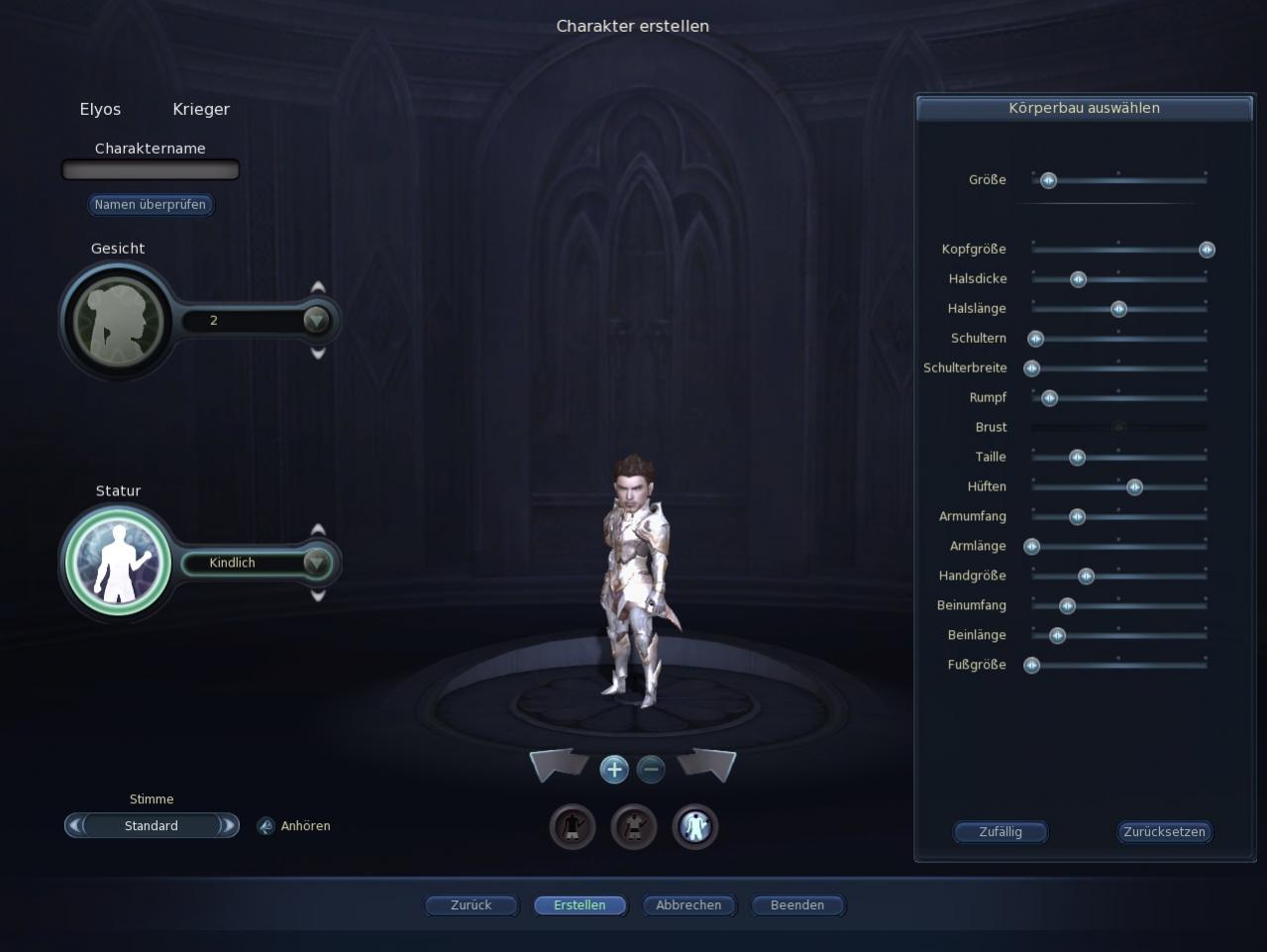Select the Standard voice selector
The width and height of the screenshot is (1267, 952).
point(152,826)
